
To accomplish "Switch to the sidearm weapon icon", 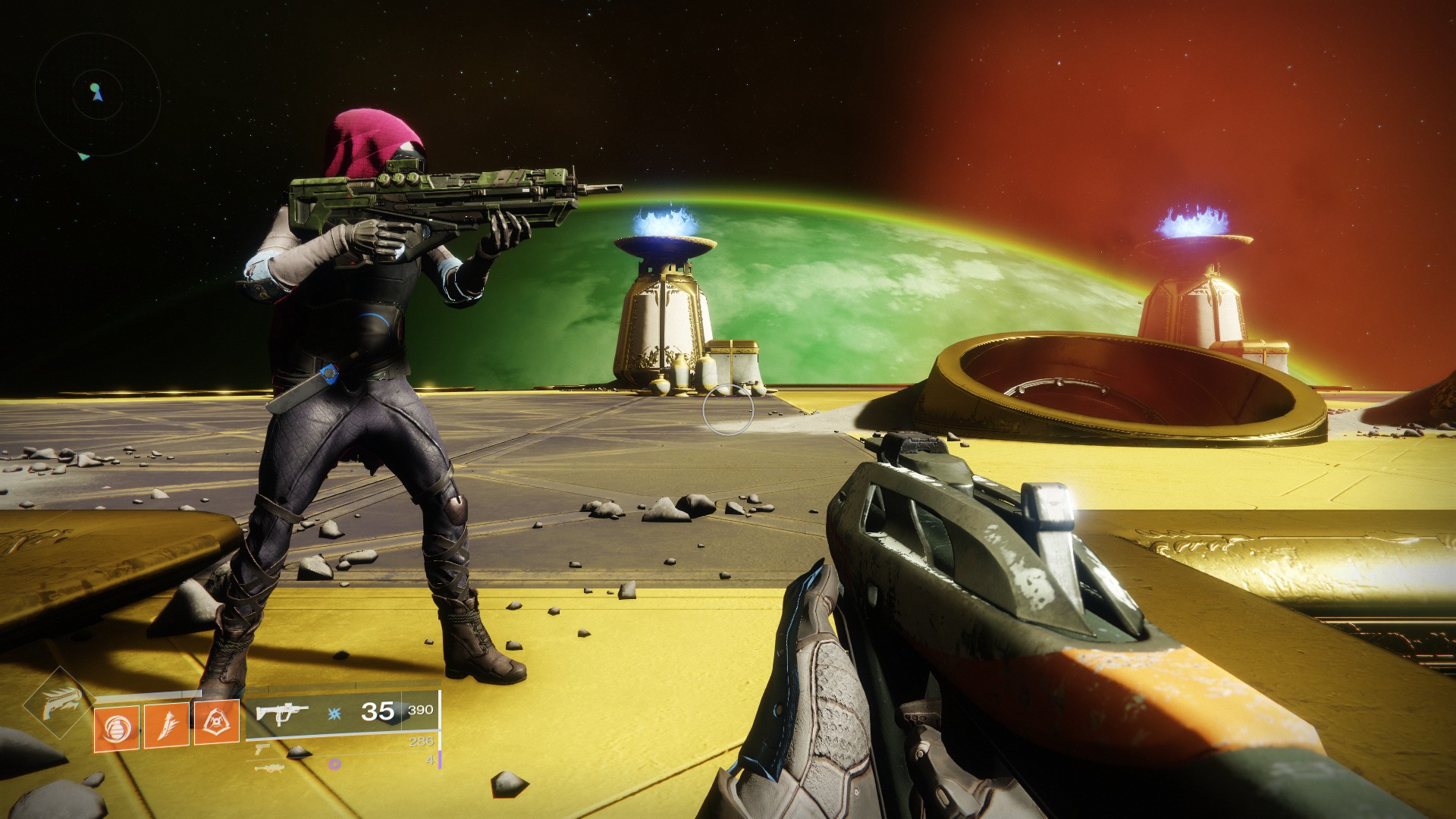I will point(263,749).
